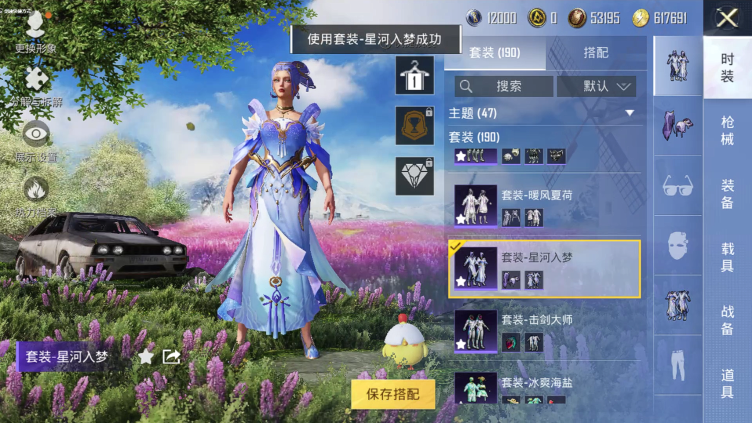Select the 套装-暖风夏荷 outfit row
752x423 pixels.
tap(545, 205)
